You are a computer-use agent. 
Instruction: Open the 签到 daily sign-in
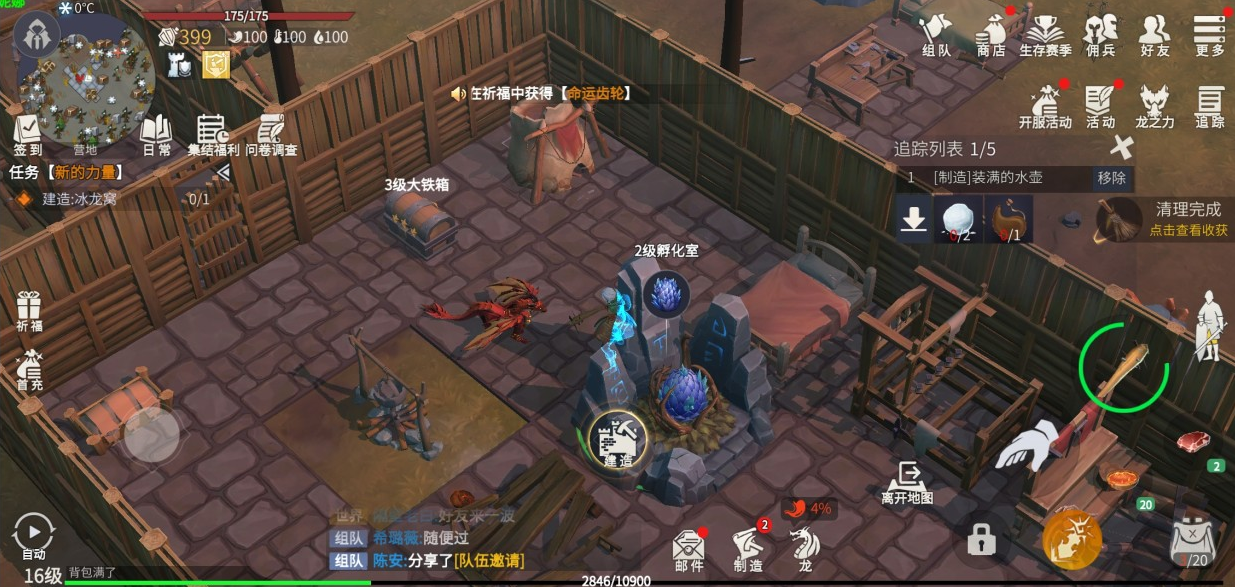[x=28, y=135]
